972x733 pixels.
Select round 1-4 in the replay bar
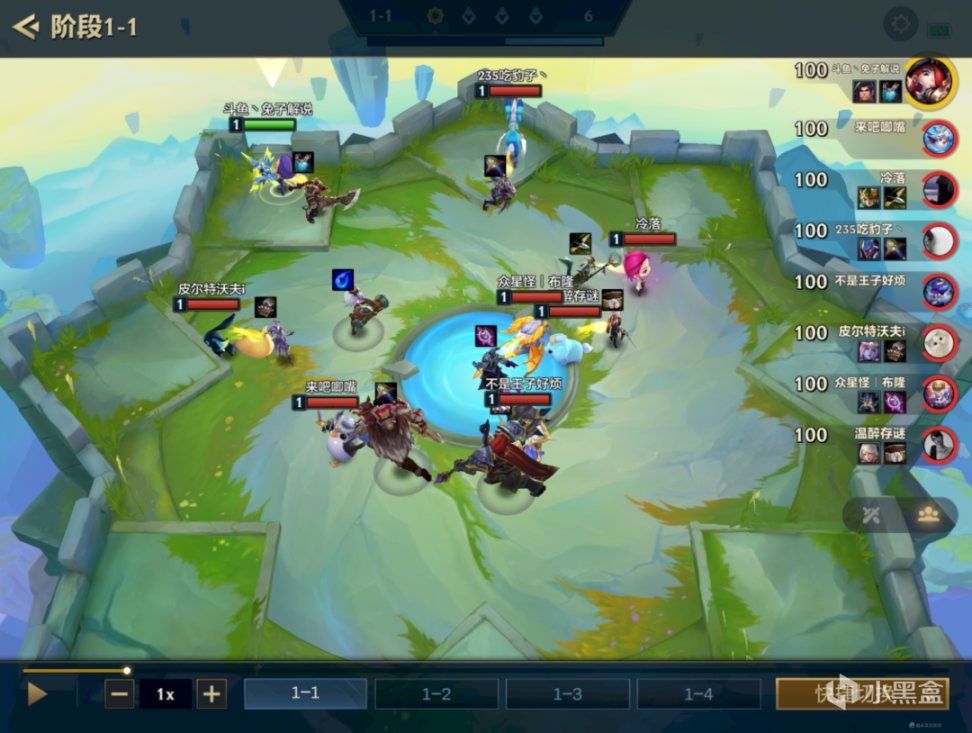coord(698,693)
